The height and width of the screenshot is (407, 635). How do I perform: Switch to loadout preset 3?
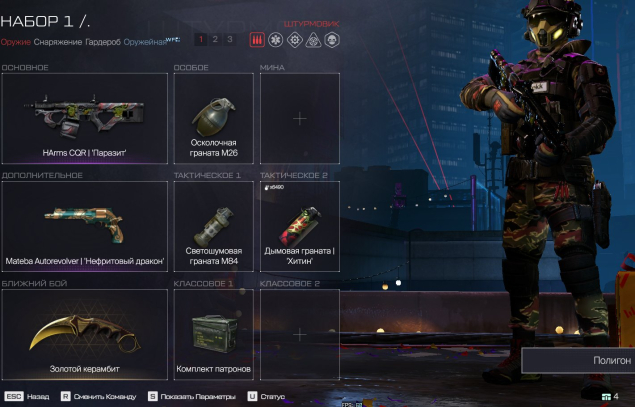pyautogui.click(x=229, y=40)
